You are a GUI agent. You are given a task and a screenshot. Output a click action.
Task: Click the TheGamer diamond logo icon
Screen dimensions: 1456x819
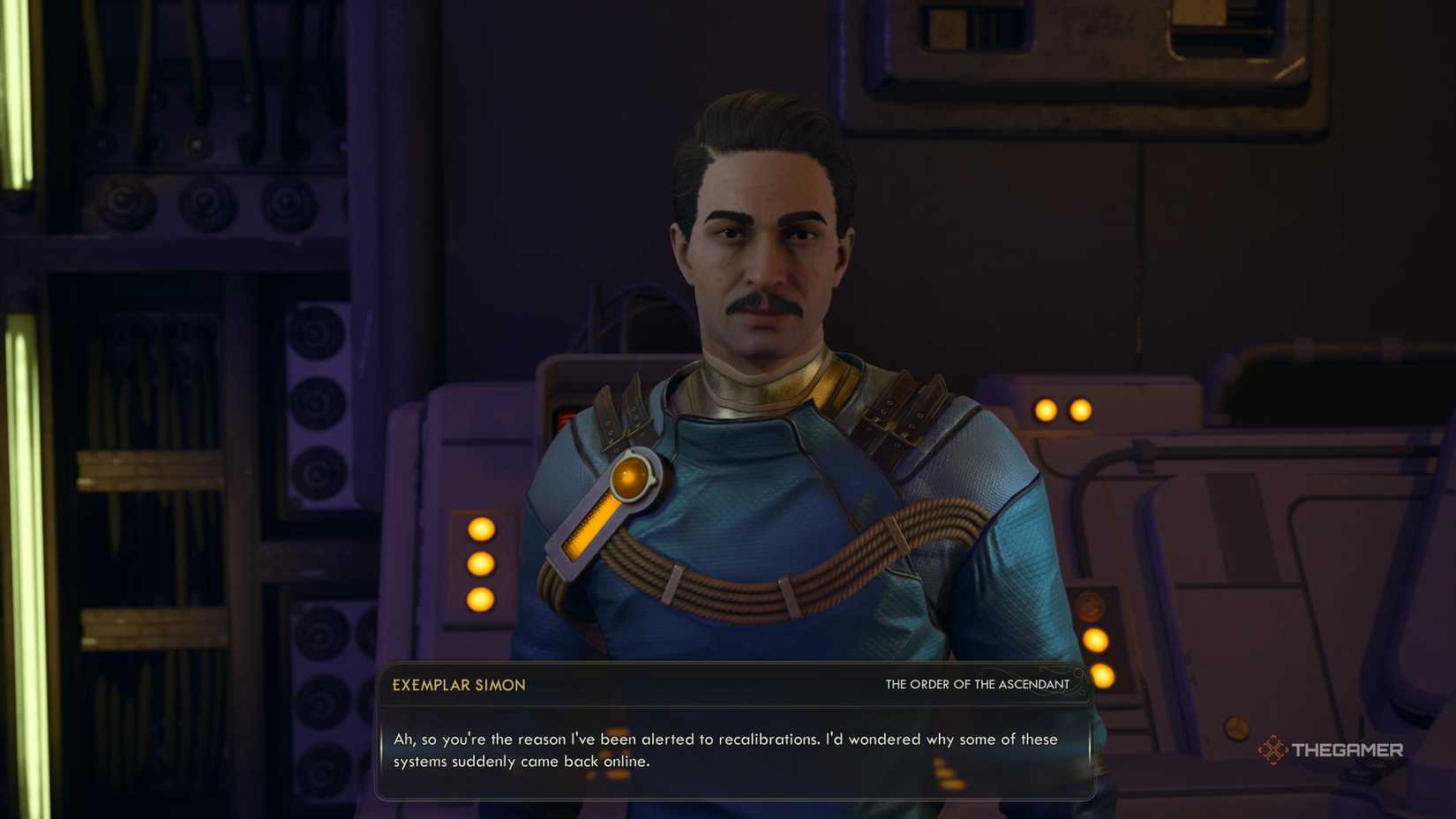pos(1274,750)
